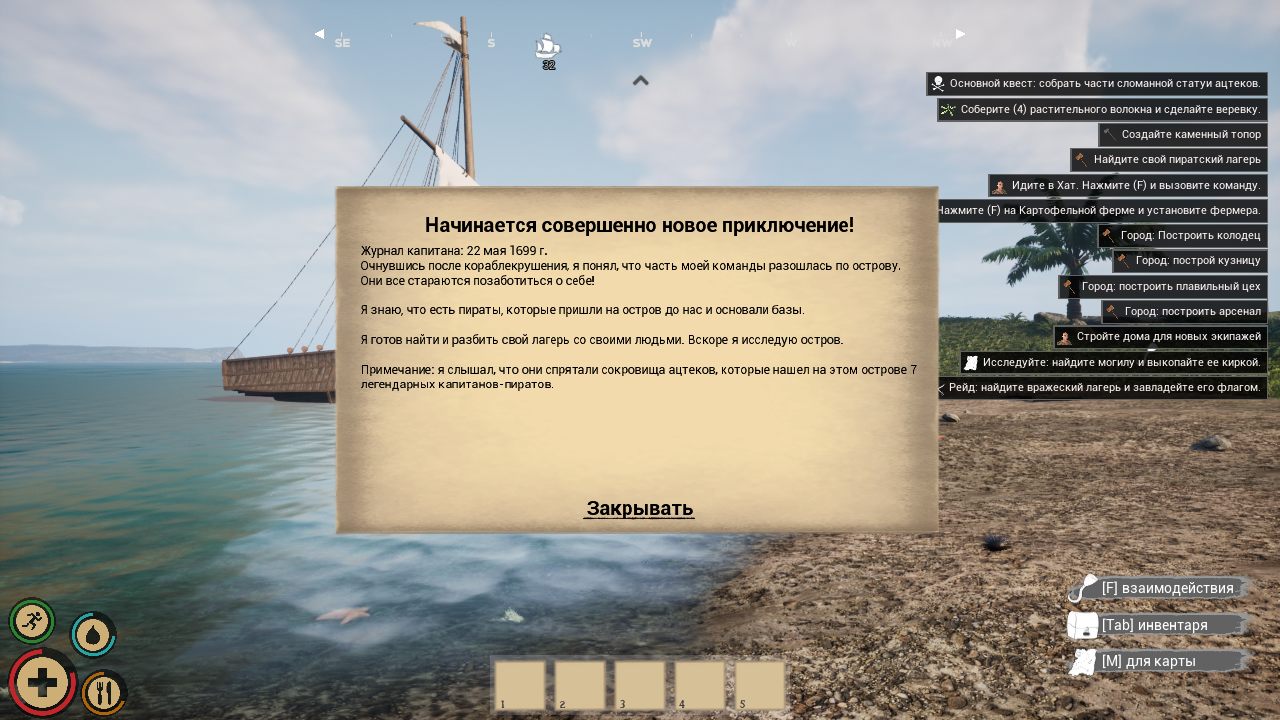This screenshot has width=1280, height=720.
Task: Select the crew member icon on the Хат quest
Action: [1000, 185]
